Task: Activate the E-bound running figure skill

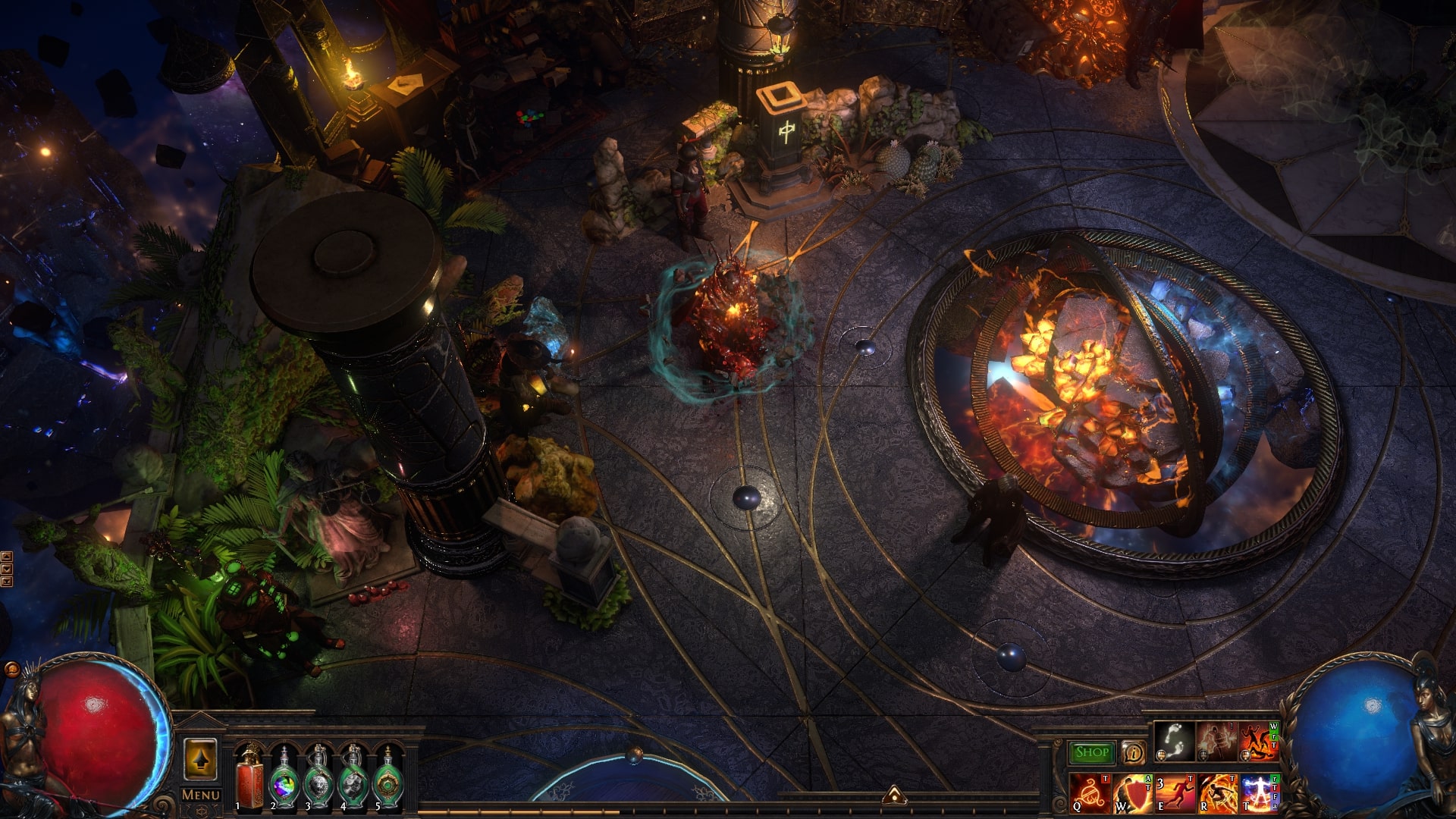Action: coord(1175,792)
